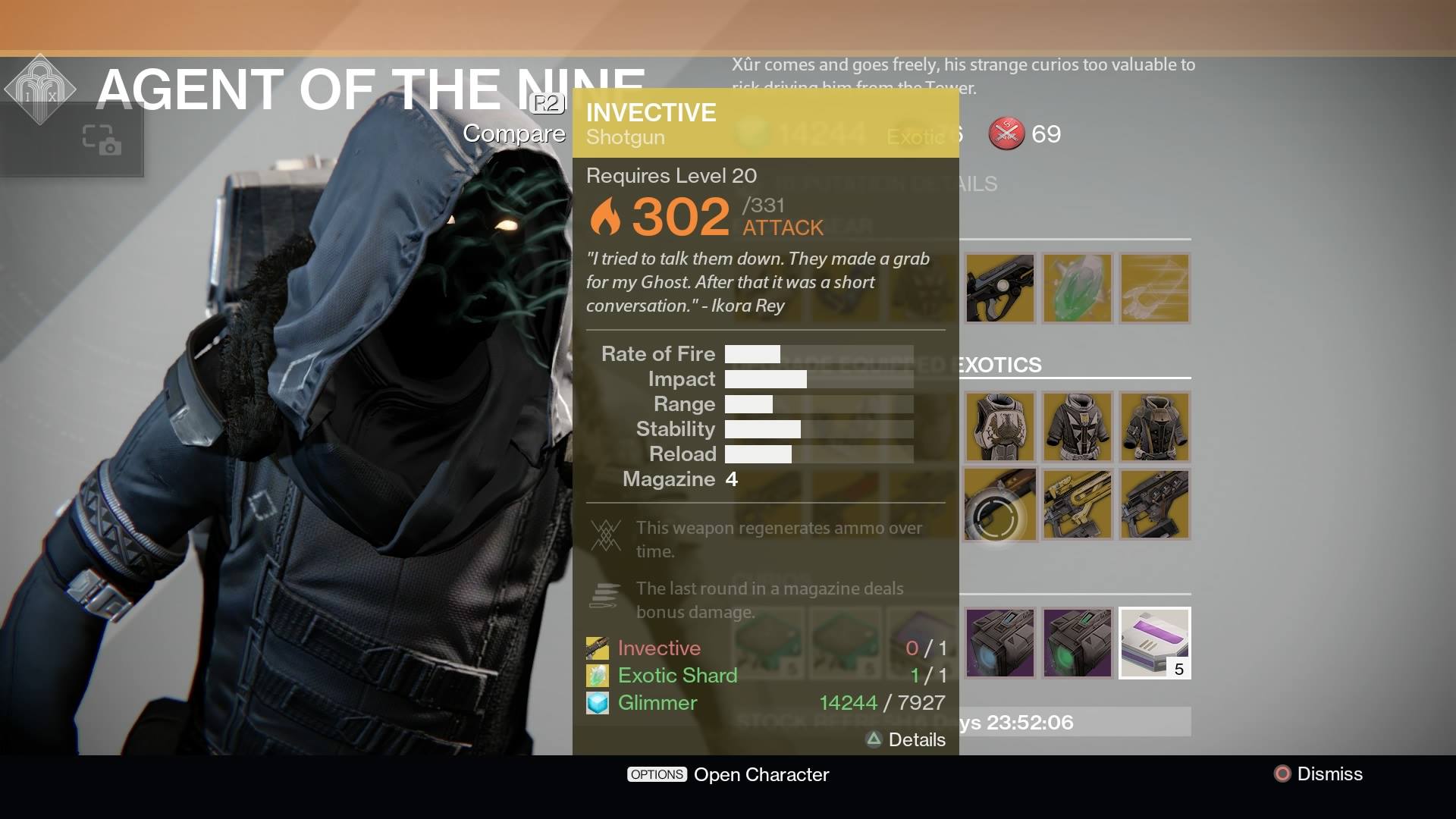
Task: Click the ammo regeneration perk icon
Action: coord(606,535)
